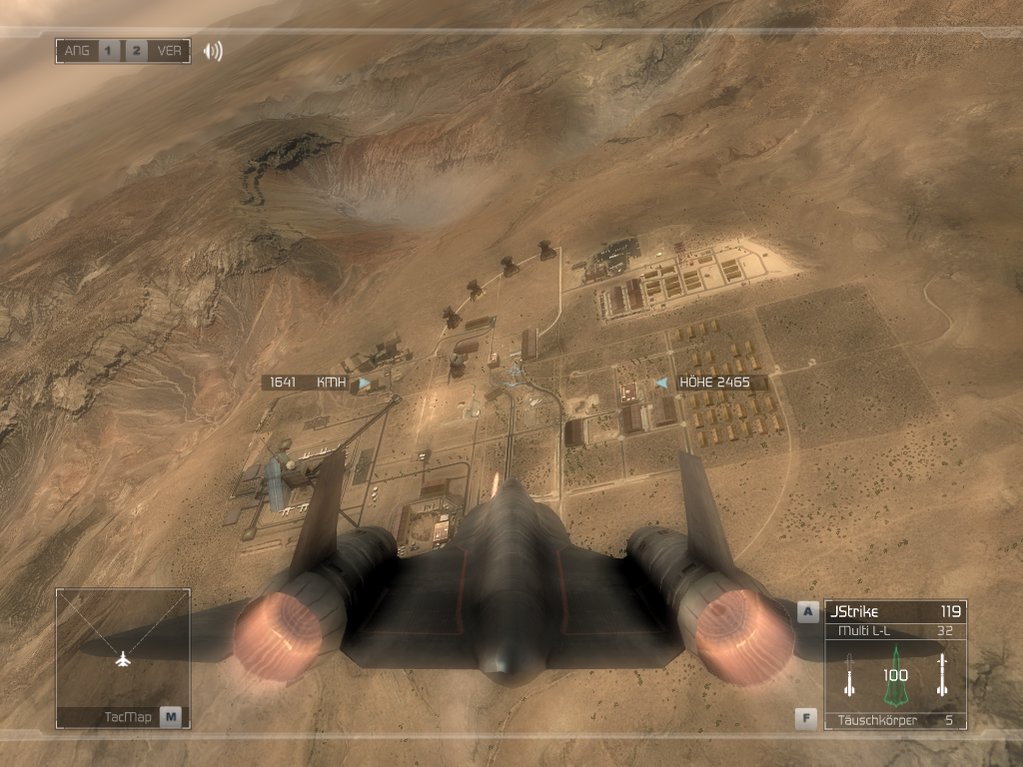Toggle the speaker sound icon
The width and height of the screenshot is (1023, 767).
tap(213, 51)
